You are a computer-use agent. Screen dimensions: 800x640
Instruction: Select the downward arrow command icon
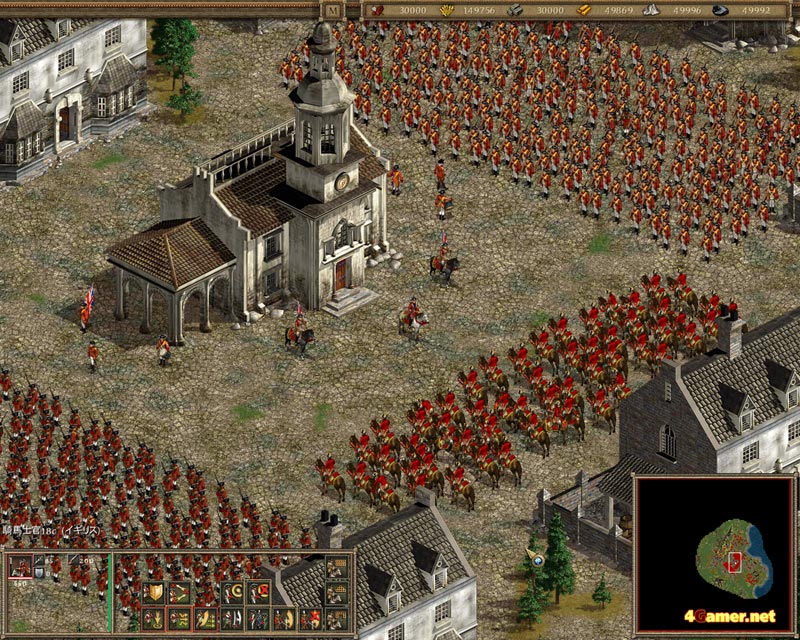(154, 619)
